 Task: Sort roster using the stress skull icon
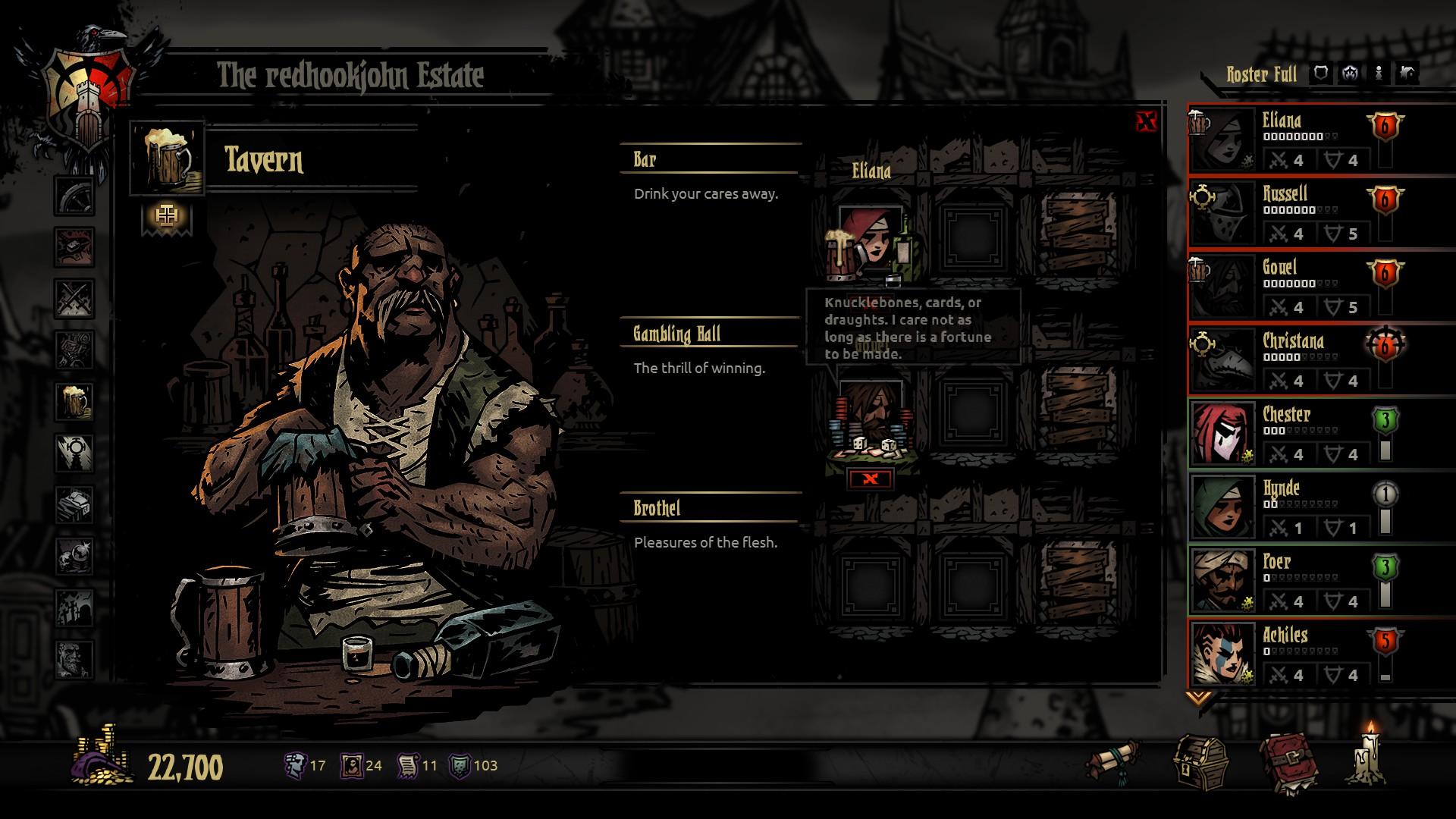[1350, 73]
